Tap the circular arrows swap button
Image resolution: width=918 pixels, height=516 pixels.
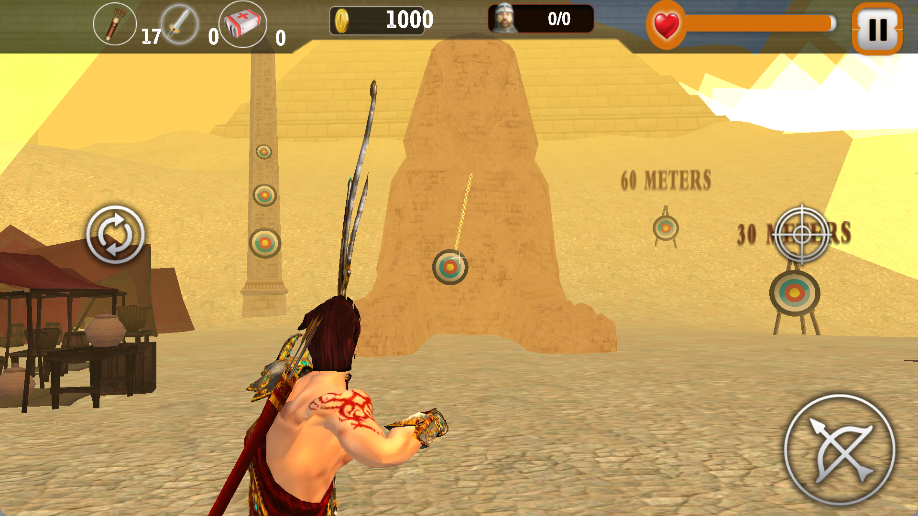point(116,235)
